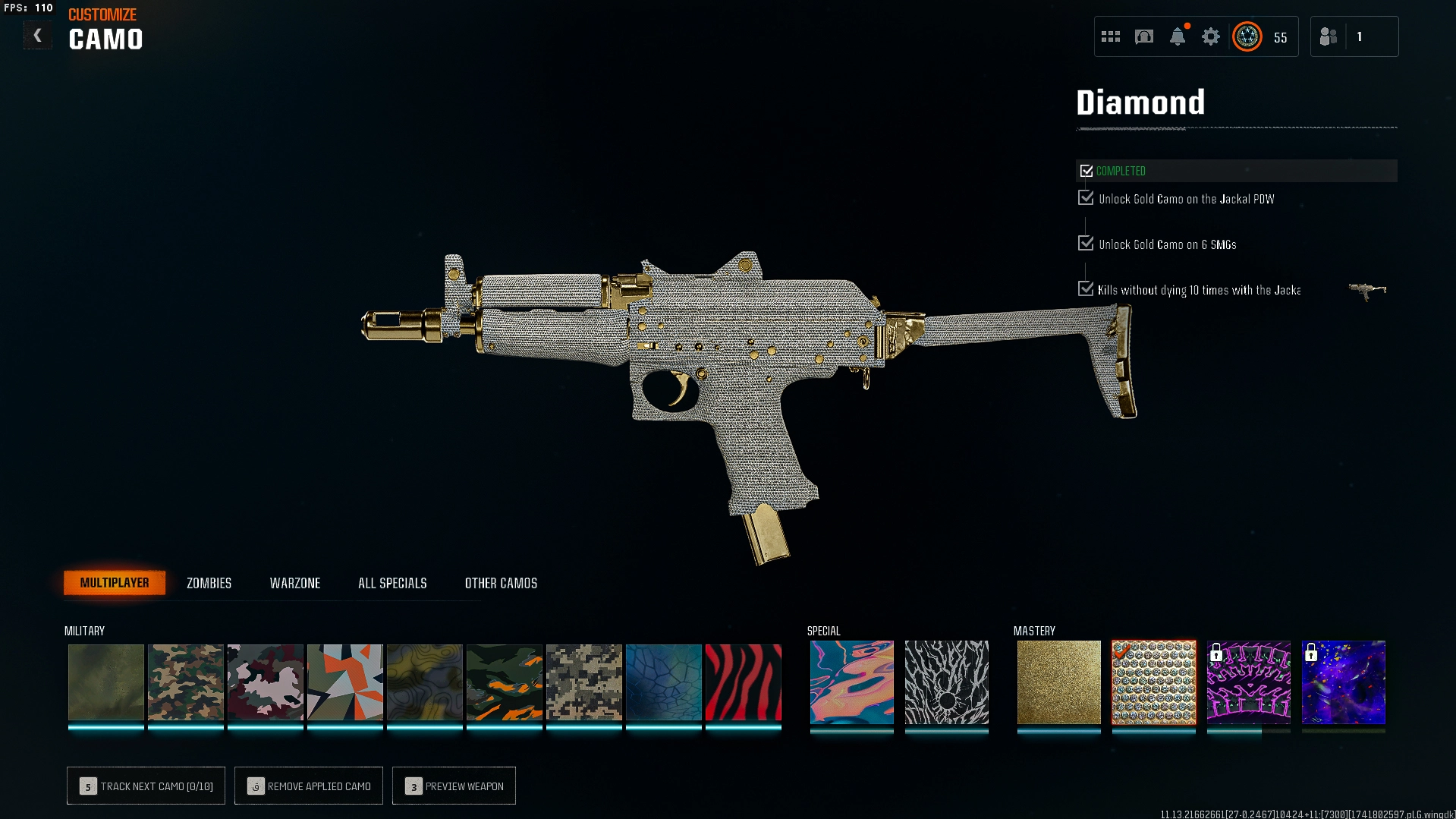Choose the red tiger stripe camo

743,682
